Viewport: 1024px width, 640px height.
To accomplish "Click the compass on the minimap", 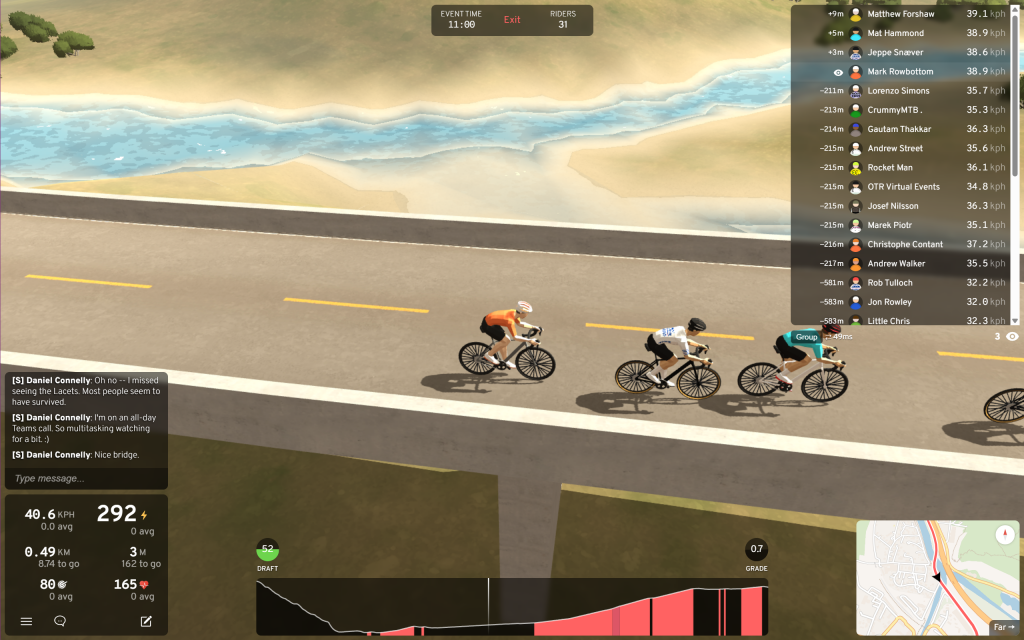I will point(1006,535).
